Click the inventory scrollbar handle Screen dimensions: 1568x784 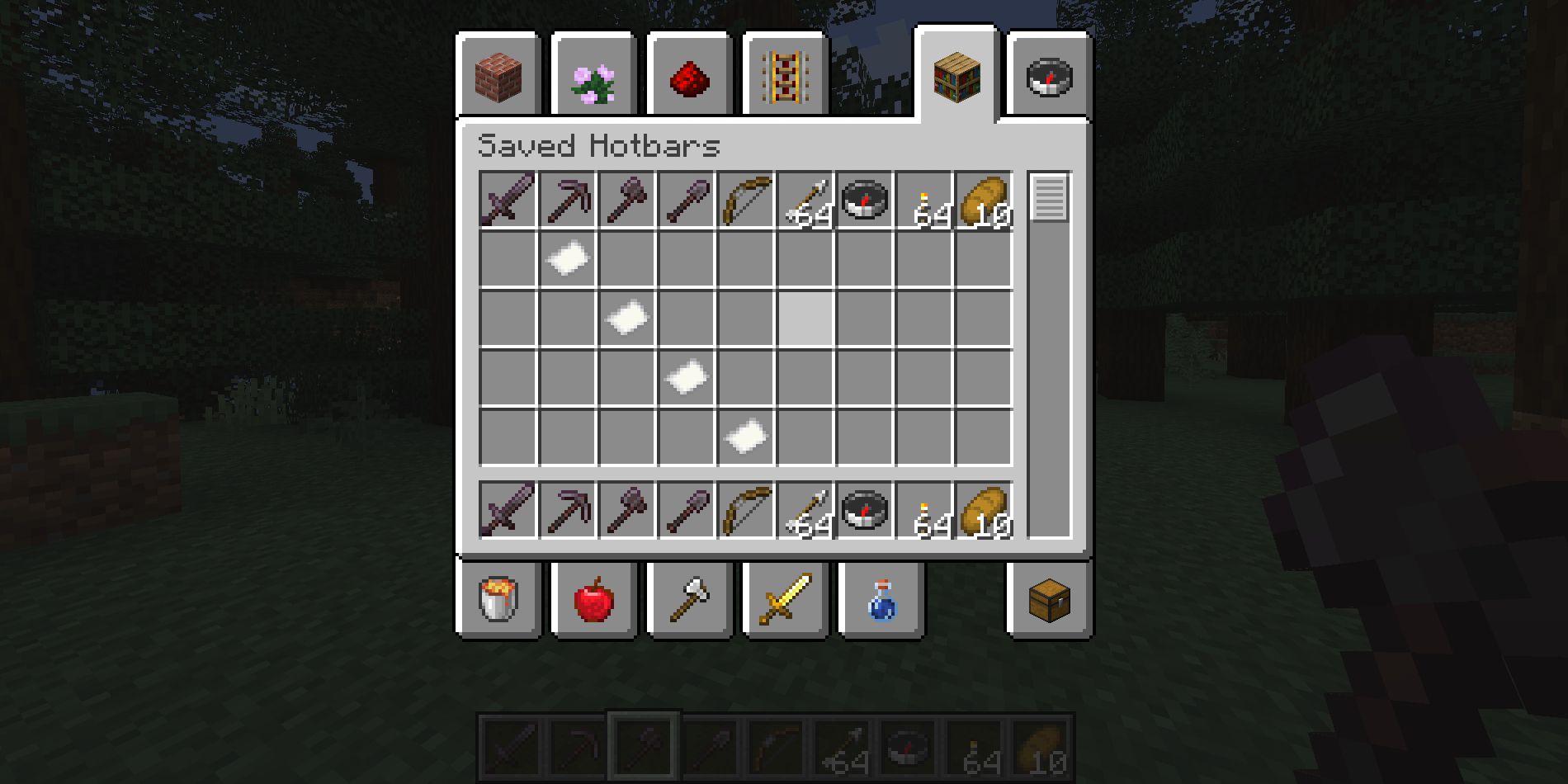(x=1049, y=198)
